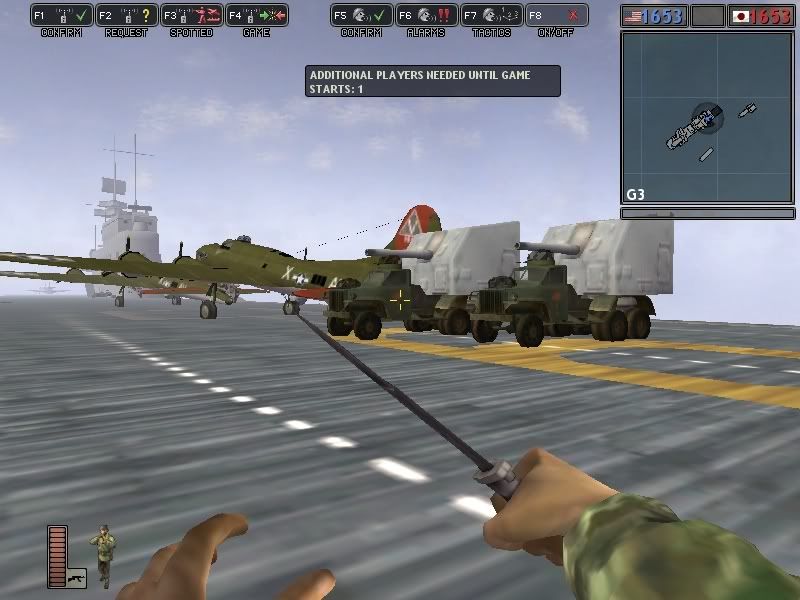Screen dimensions: 800x600
Task: Select the F5 Confirm vehicle radio command
Action: 361,16
